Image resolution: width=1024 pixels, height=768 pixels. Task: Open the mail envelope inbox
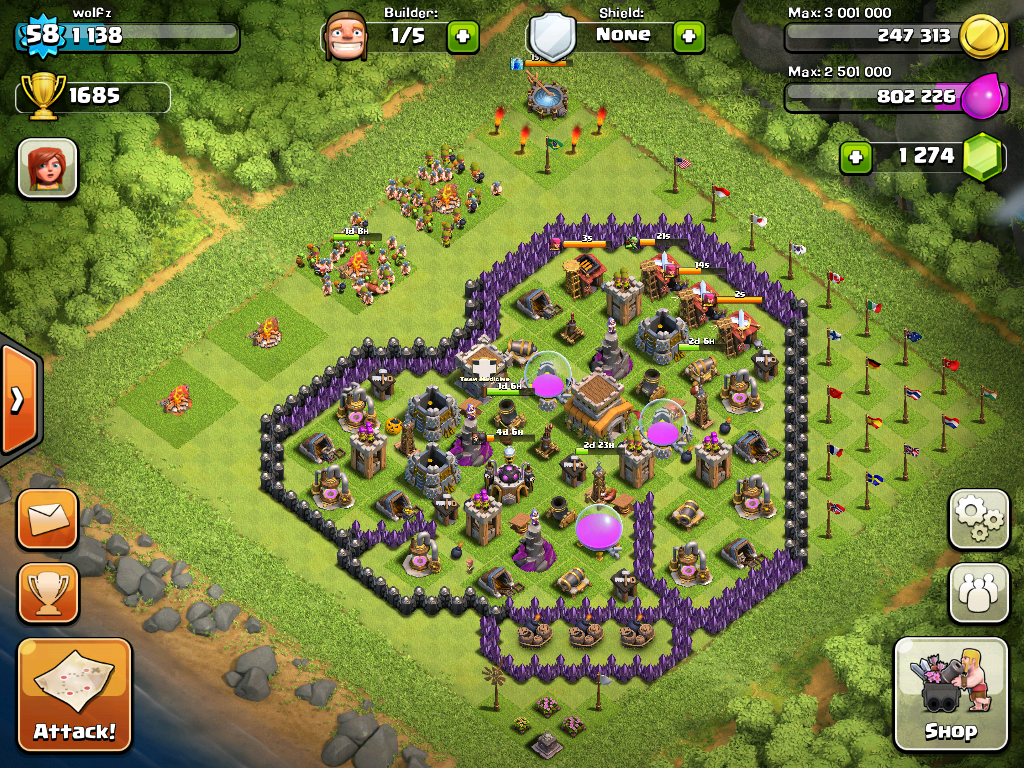click(x=47, y=519)
